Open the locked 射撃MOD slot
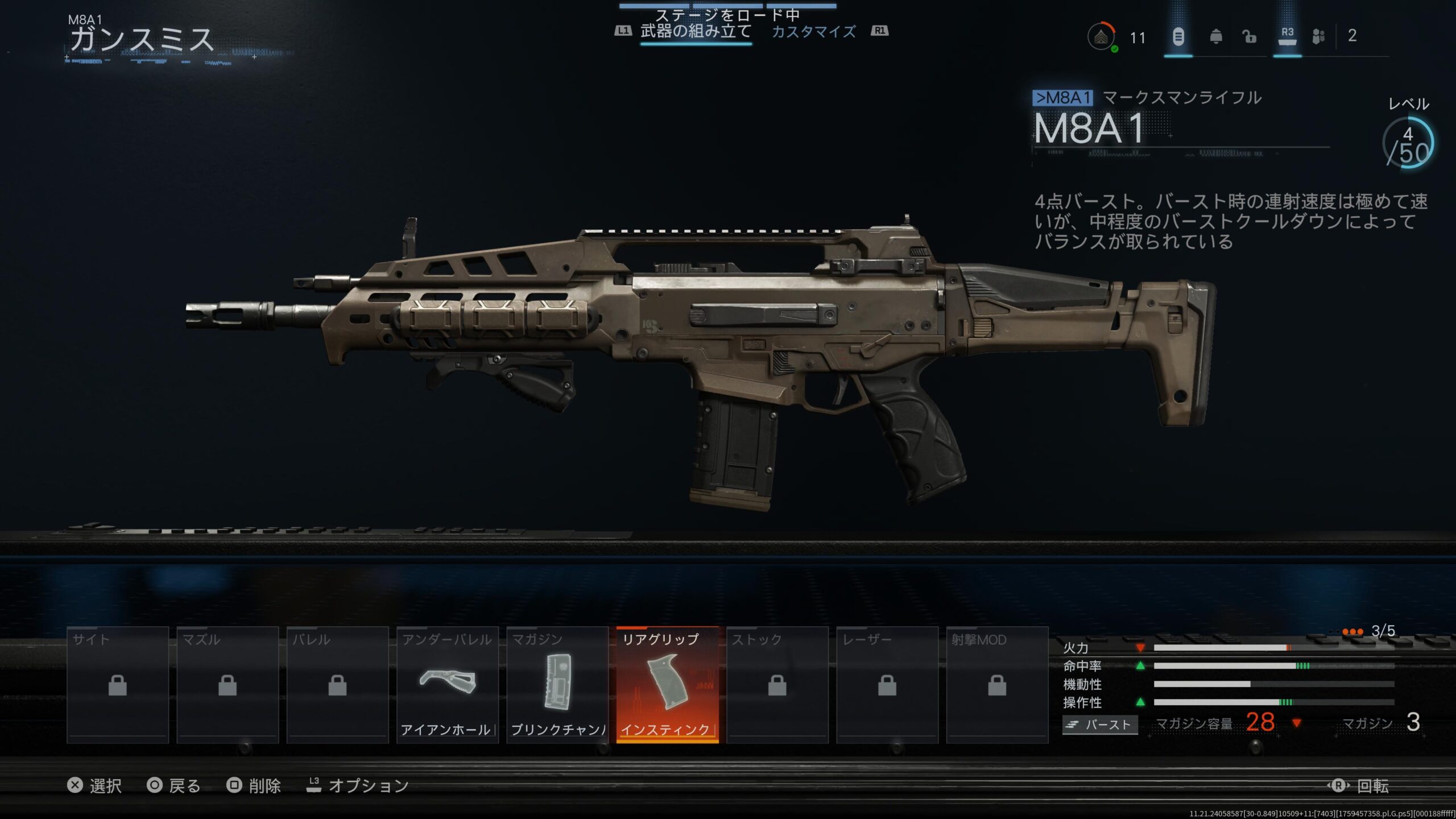1456x819 pixels. pos(997,685)
